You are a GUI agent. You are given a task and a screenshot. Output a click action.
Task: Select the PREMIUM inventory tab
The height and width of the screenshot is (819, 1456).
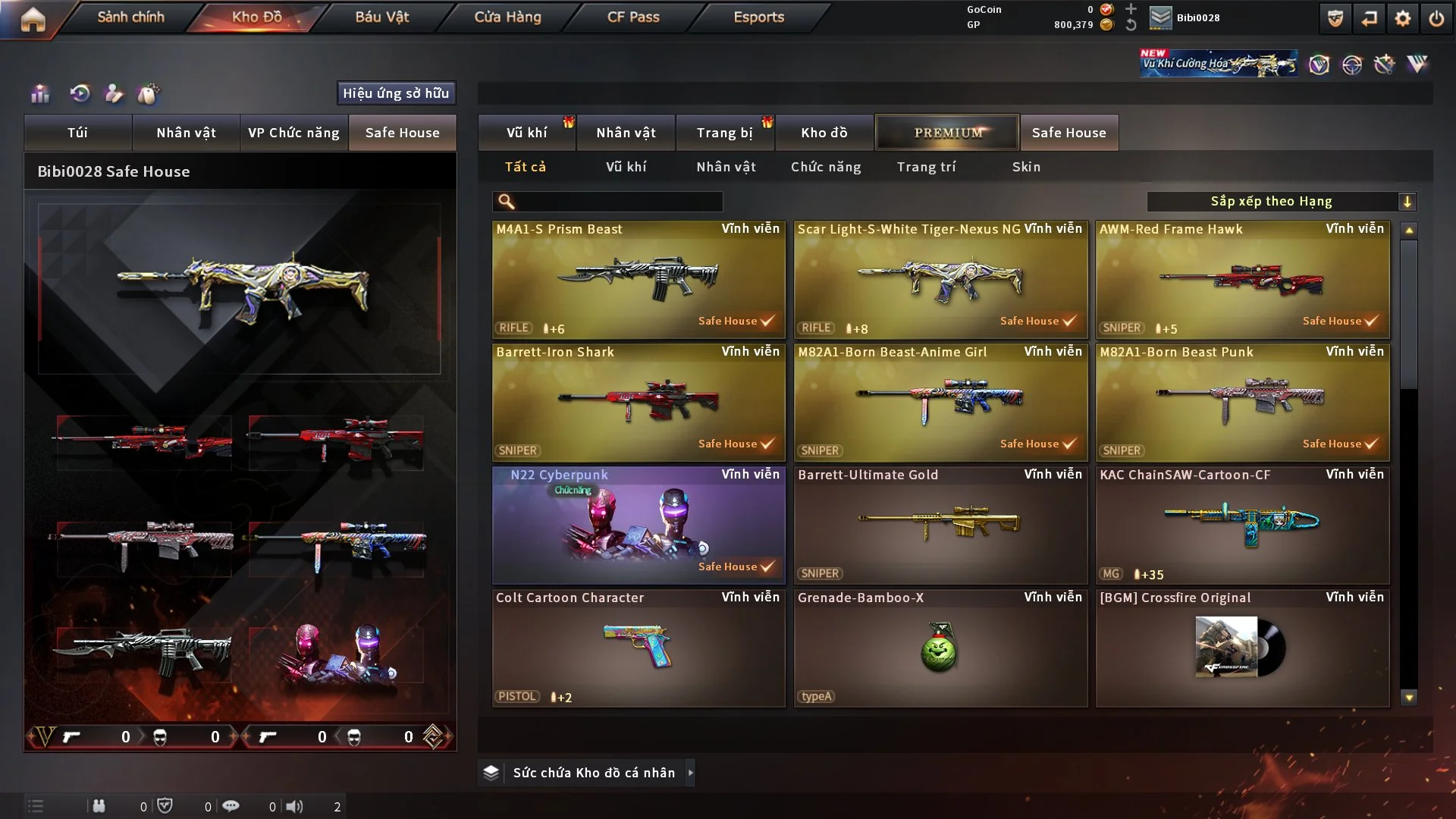pyautogui.click(x=947, y=133)
